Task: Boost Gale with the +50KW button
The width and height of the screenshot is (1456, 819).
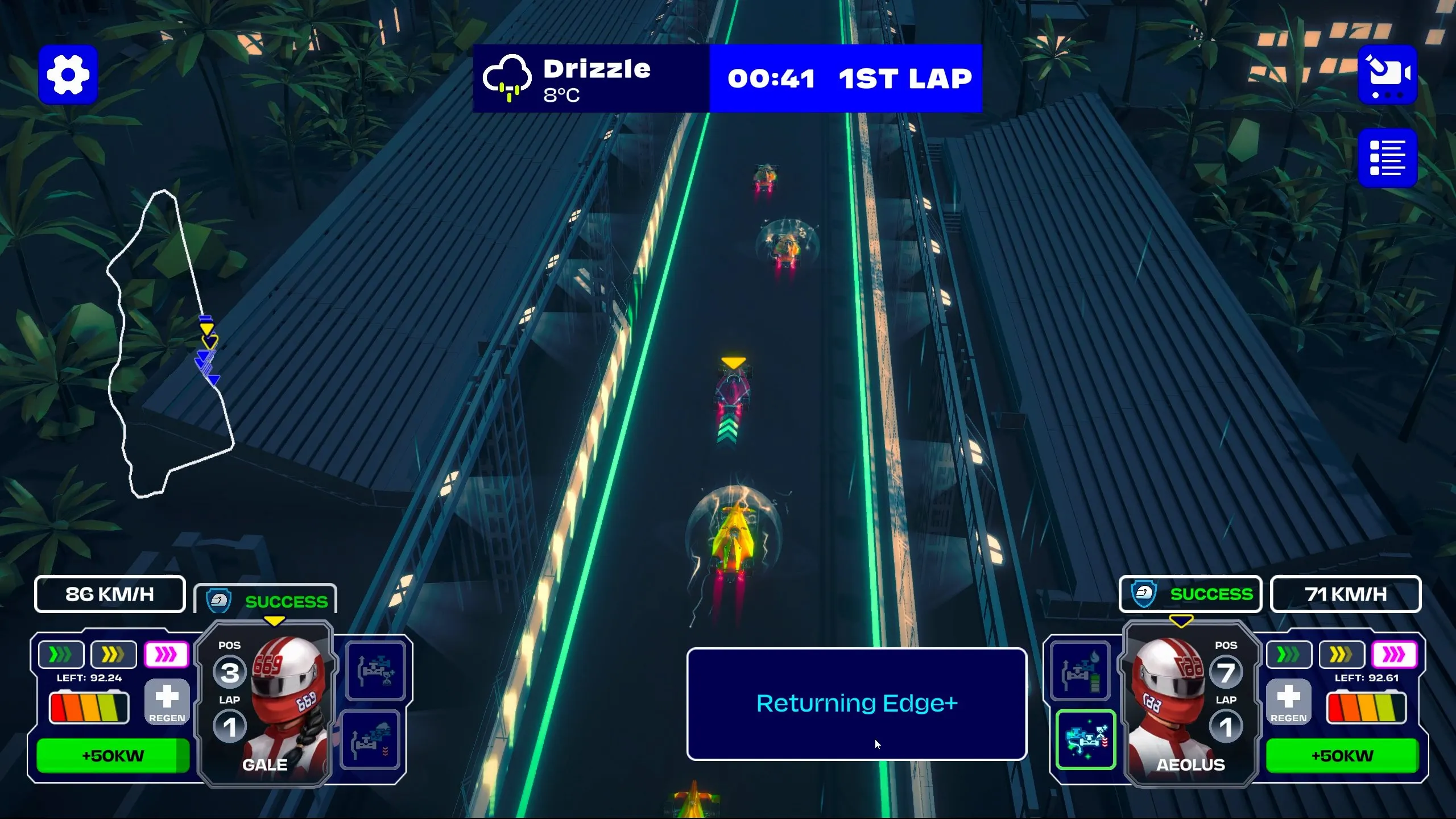Action: coord(113,755)
